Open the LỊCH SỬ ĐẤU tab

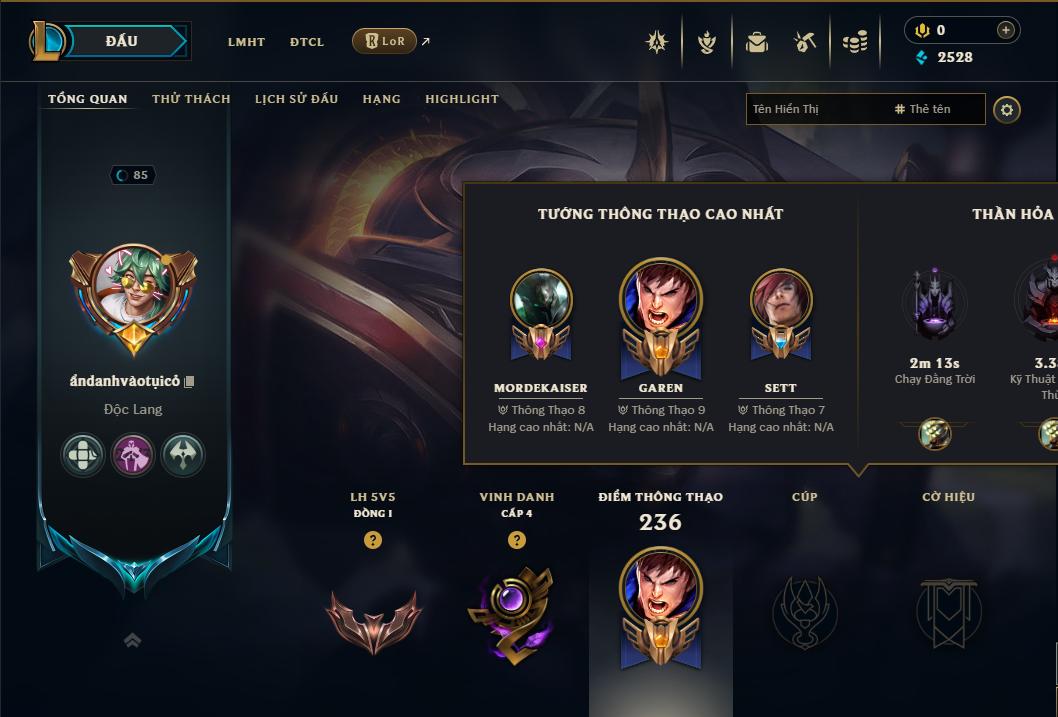click(296, 99)
